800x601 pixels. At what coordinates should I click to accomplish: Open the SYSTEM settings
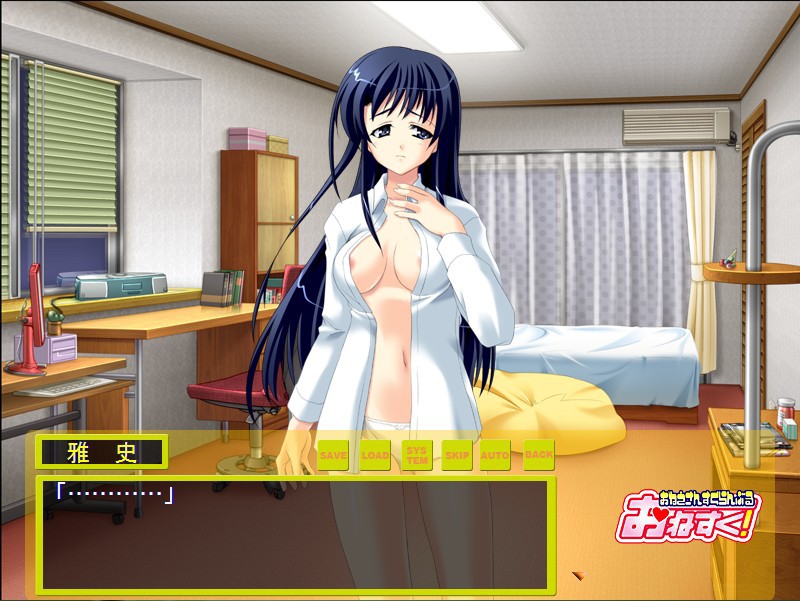pyautogui.click(x=416, y=455)
